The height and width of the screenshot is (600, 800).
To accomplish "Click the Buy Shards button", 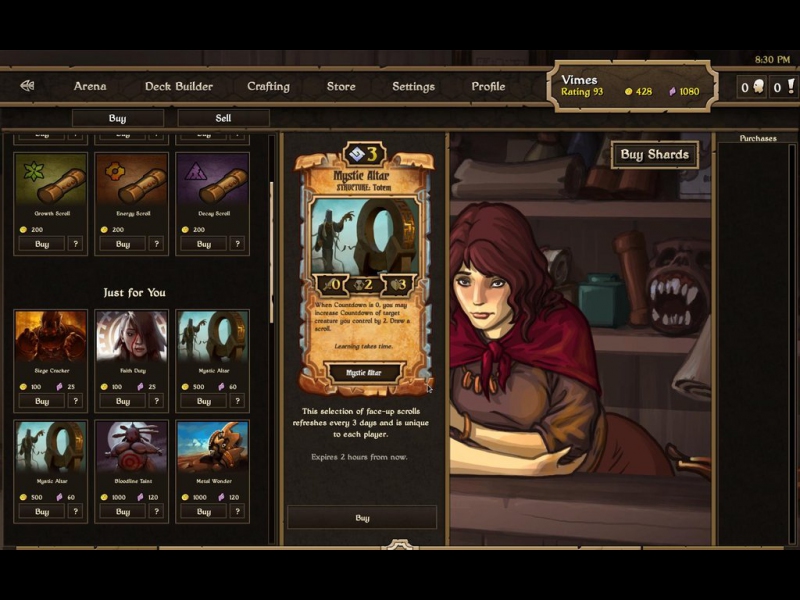I will (655, 155).
